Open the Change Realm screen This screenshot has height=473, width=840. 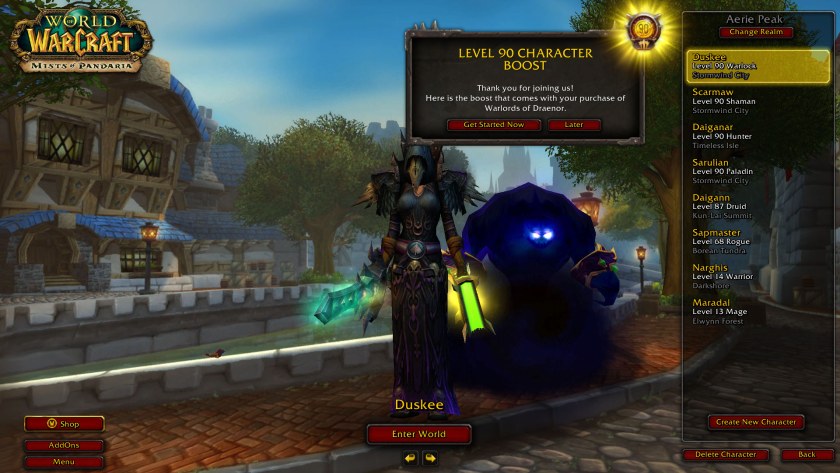coord(755,32)
